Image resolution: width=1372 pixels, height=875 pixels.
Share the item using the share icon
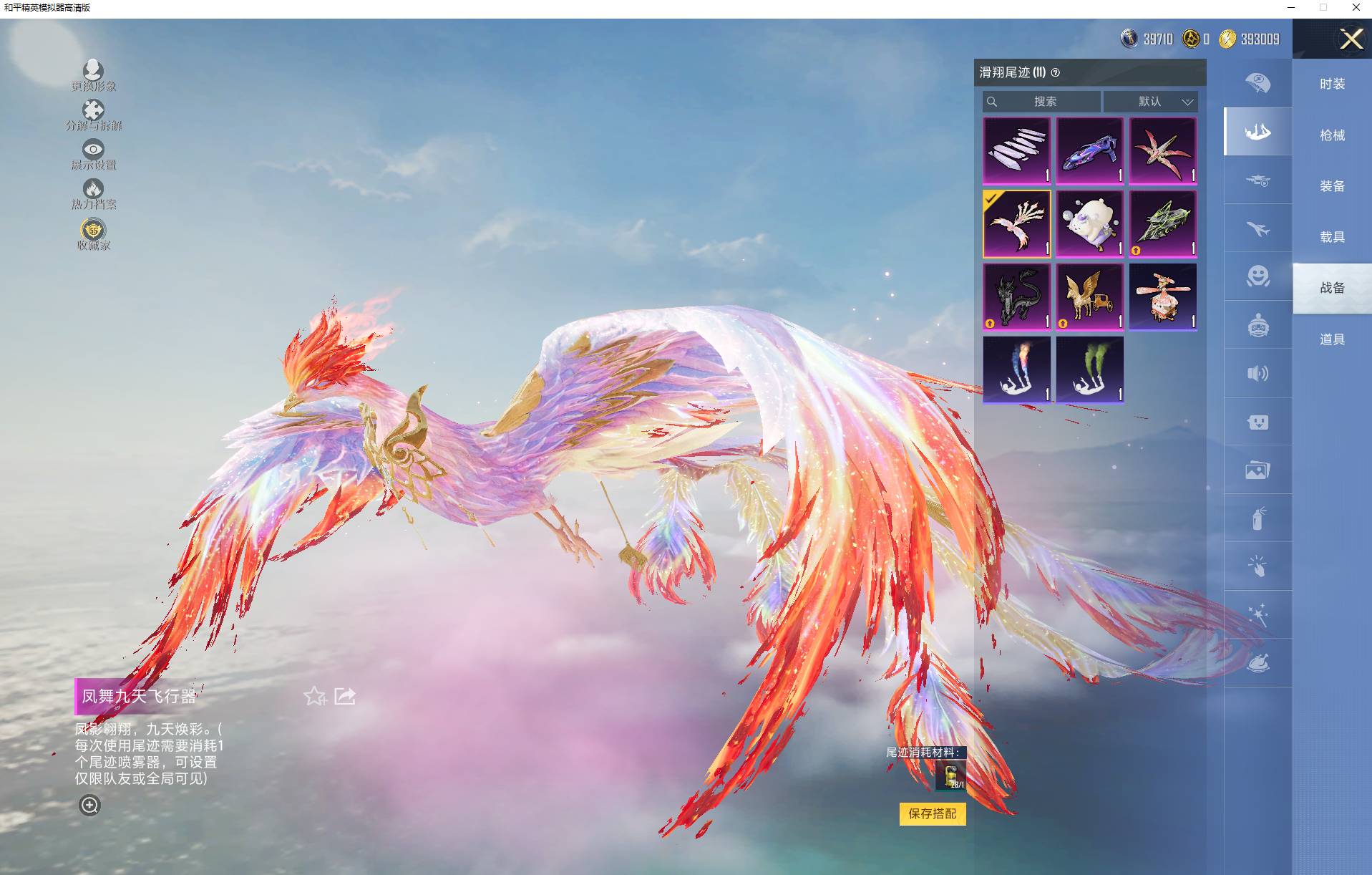345,696
